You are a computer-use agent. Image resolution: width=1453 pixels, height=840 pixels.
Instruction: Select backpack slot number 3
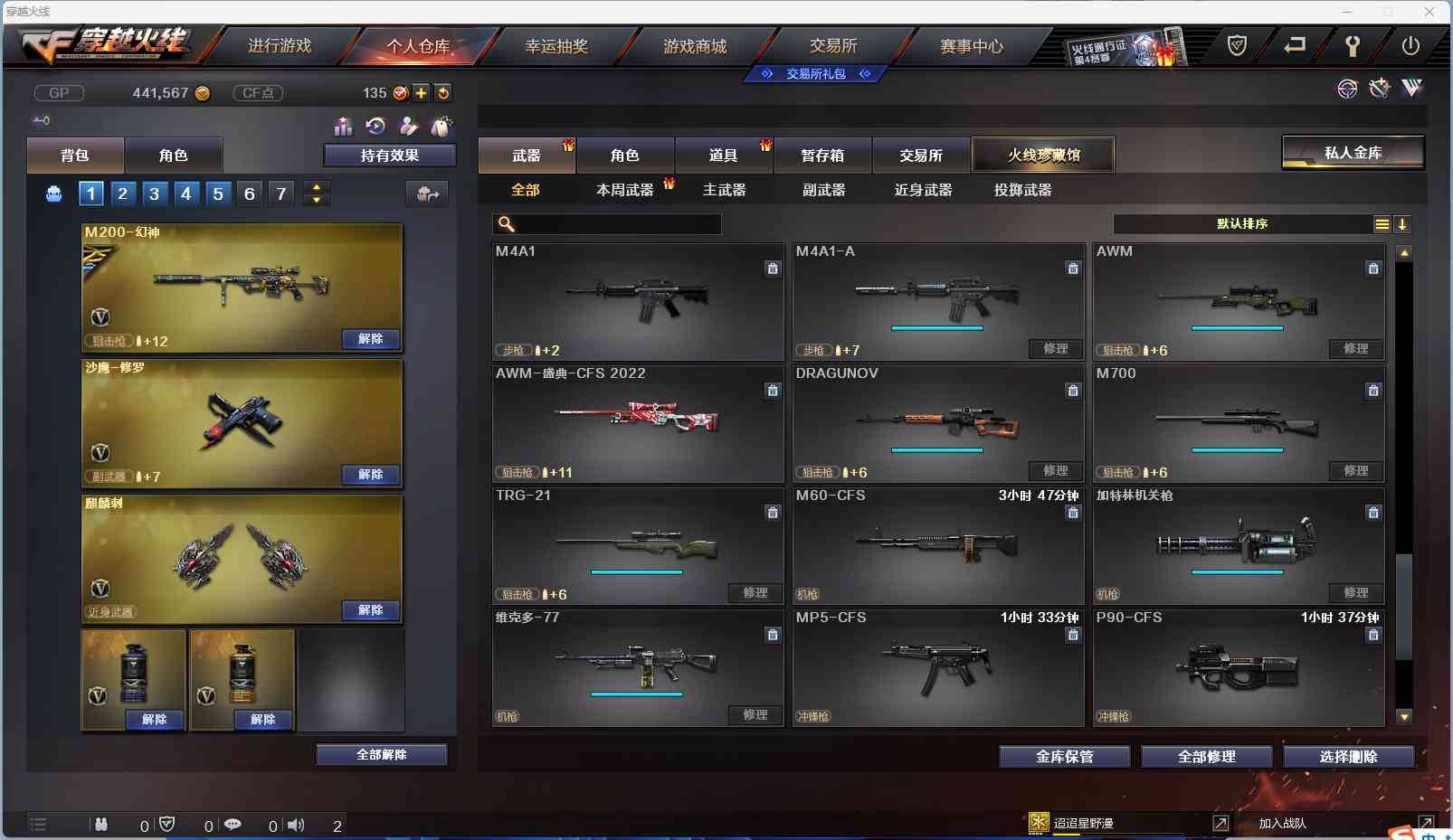(154, 193)
